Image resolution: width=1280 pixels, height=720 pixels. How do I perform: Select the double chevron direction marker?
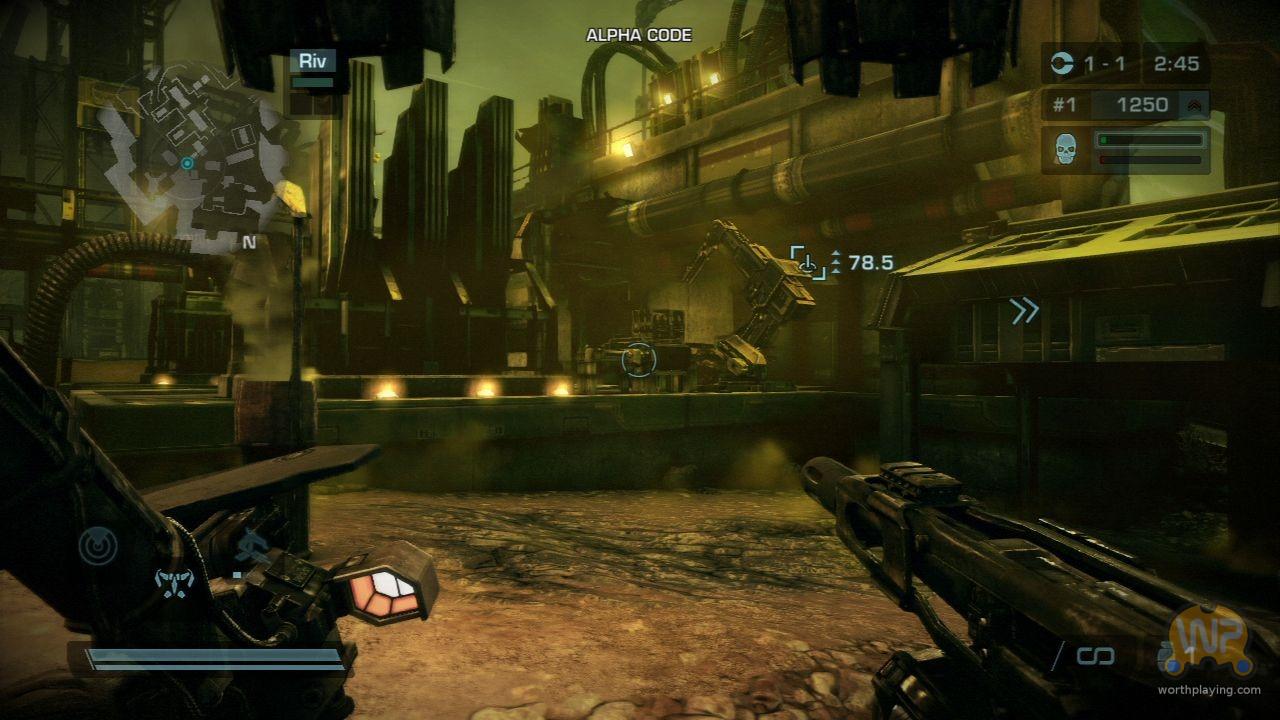(x=1024, y=312)
